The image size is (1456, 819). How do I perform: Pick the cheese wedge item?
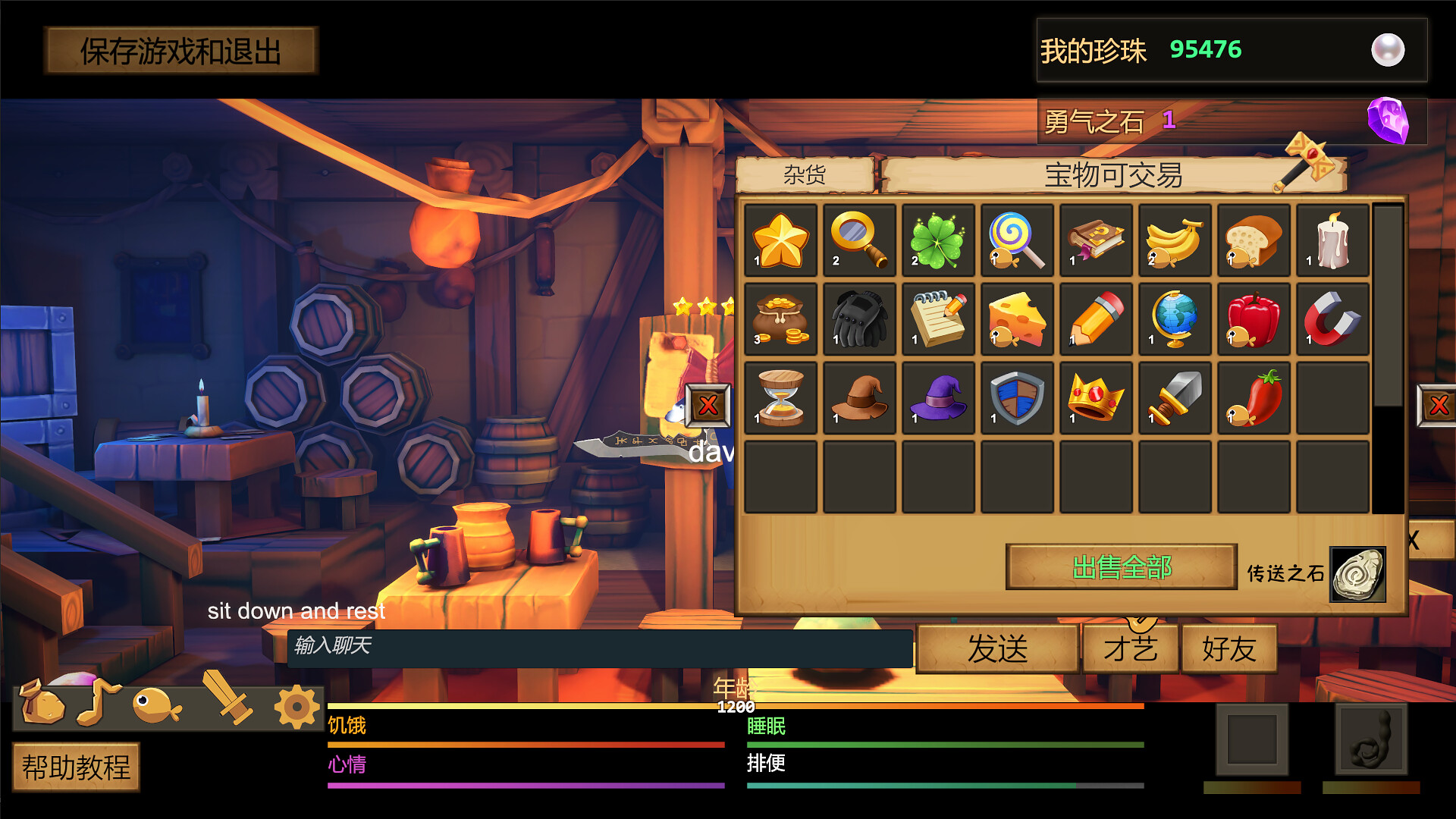(x=1017, y=320)
